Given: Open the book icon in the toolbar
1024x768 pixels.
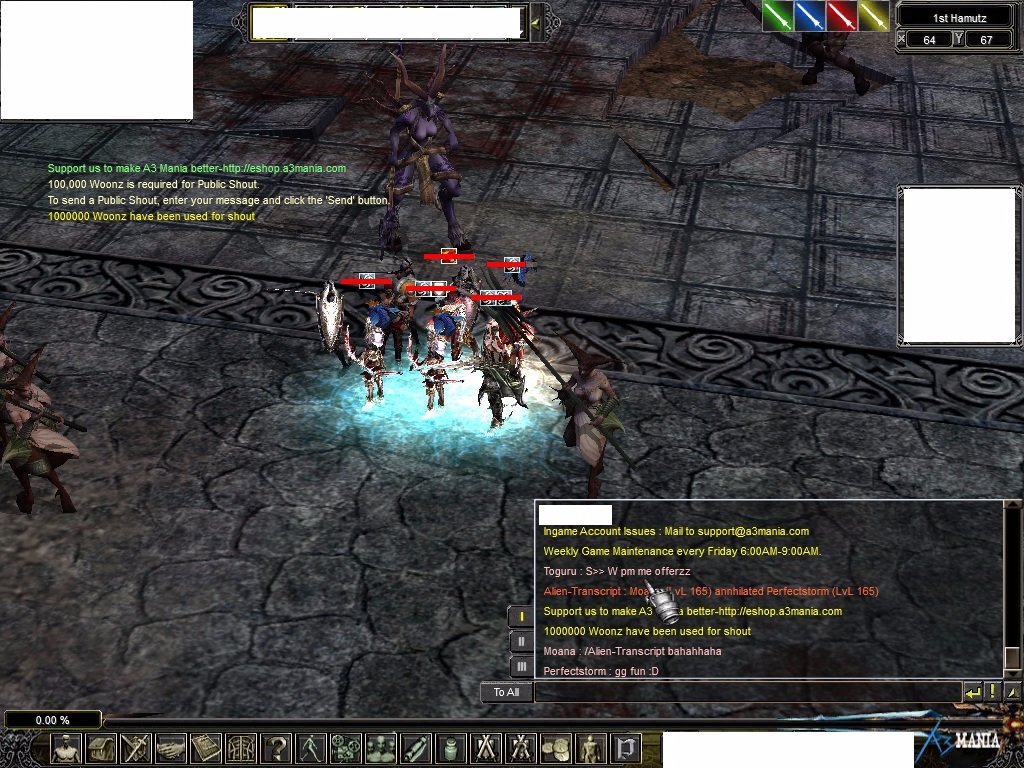Looking at the screenshot, I should point(206,748).
